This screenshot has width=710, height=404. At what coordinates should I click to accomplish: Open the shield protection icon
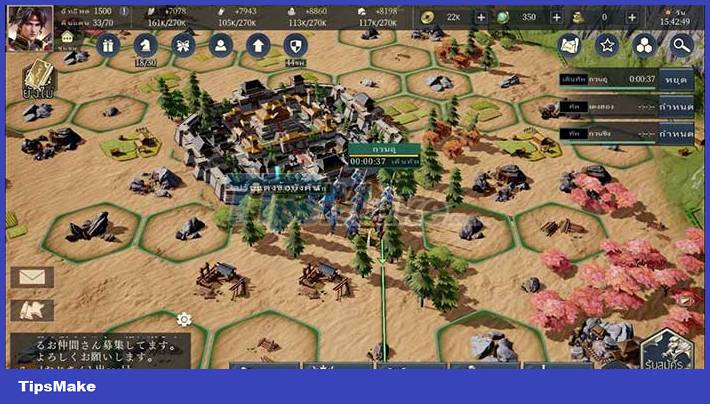coord(294,46)
